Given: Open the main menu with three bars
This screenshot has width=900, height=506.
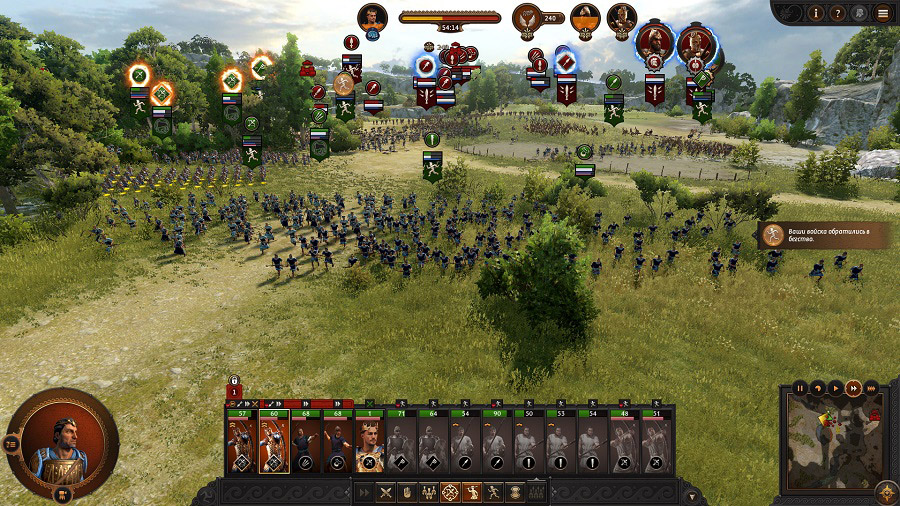Looking at the screenshot, I should [x=882, y=13].
